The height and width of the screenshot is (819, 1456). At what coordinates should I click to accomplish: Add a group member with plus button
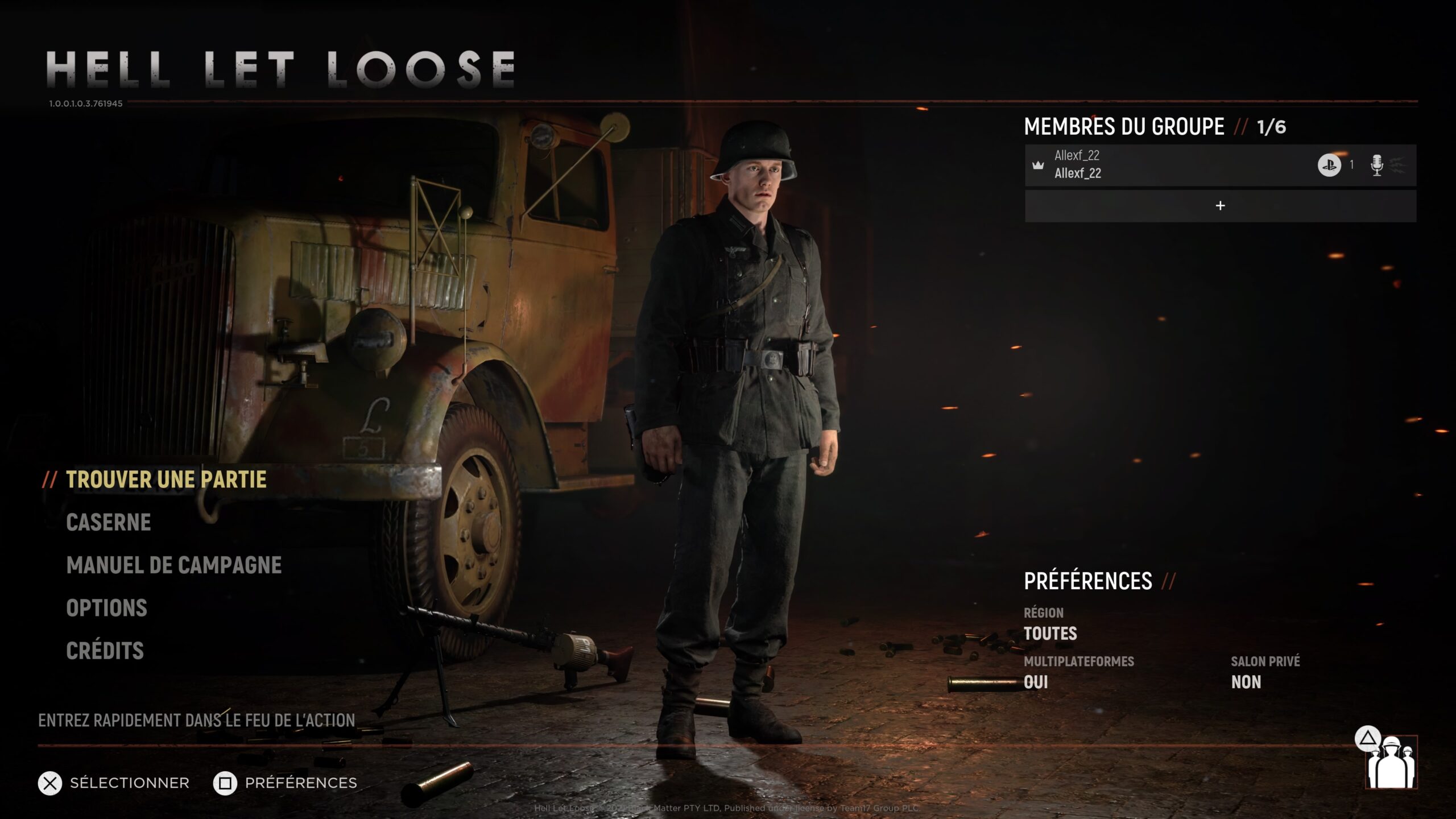1220,206
